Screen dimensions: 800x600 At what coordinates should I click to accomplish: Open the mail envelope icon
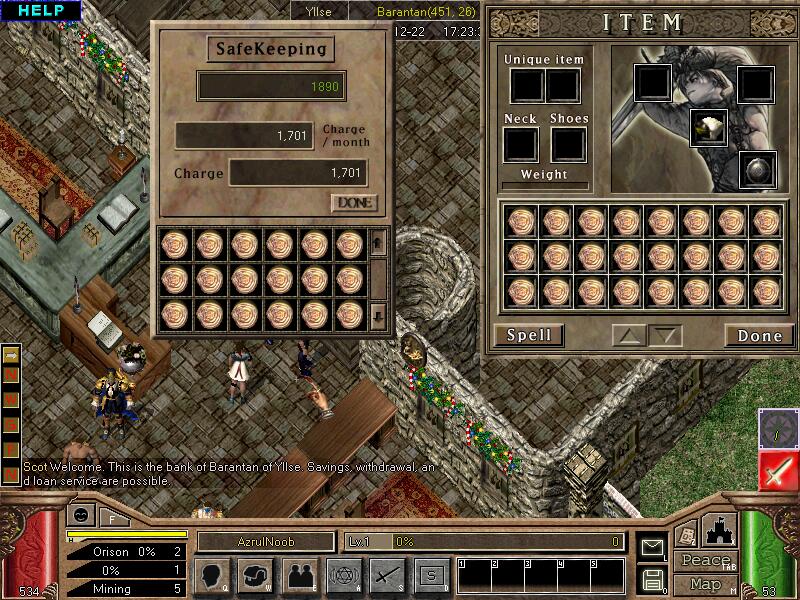tap(652, 548)
